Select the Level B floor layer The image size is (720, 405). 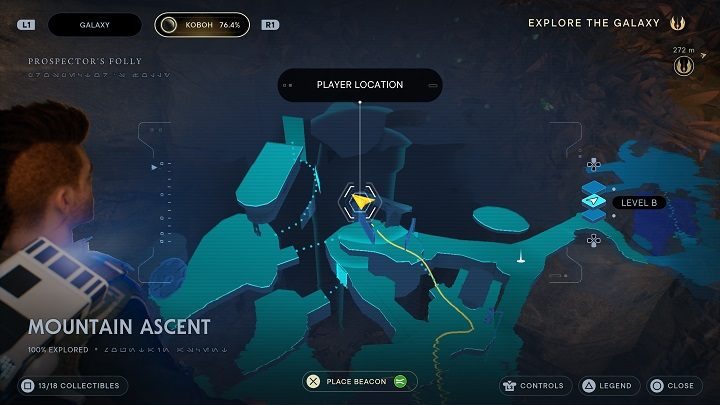click(x=595, y=202)
